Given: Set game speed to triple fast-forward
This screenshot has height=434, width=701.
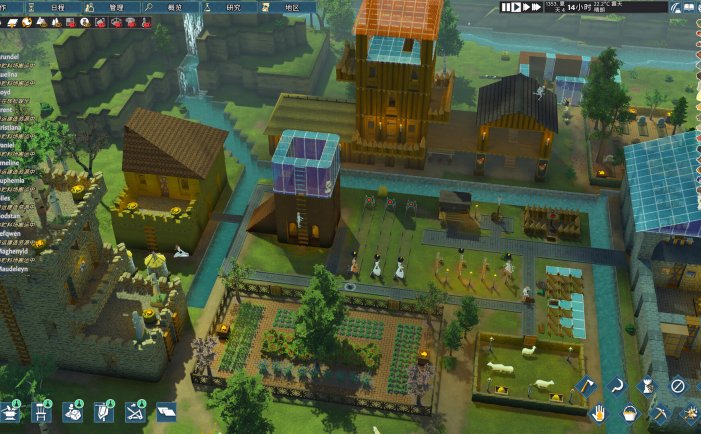Looking at the screenshot, I should pos(536,7).
